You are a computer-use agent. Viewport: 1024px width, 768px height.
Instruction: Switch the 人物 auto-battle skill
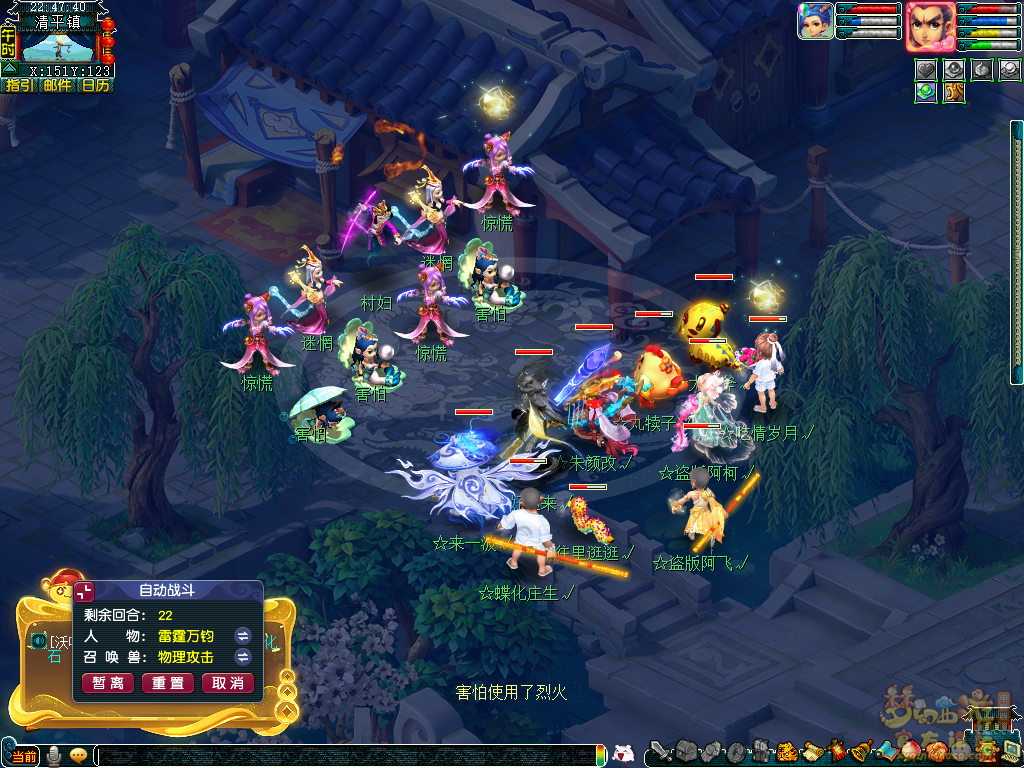coord(242,635)
